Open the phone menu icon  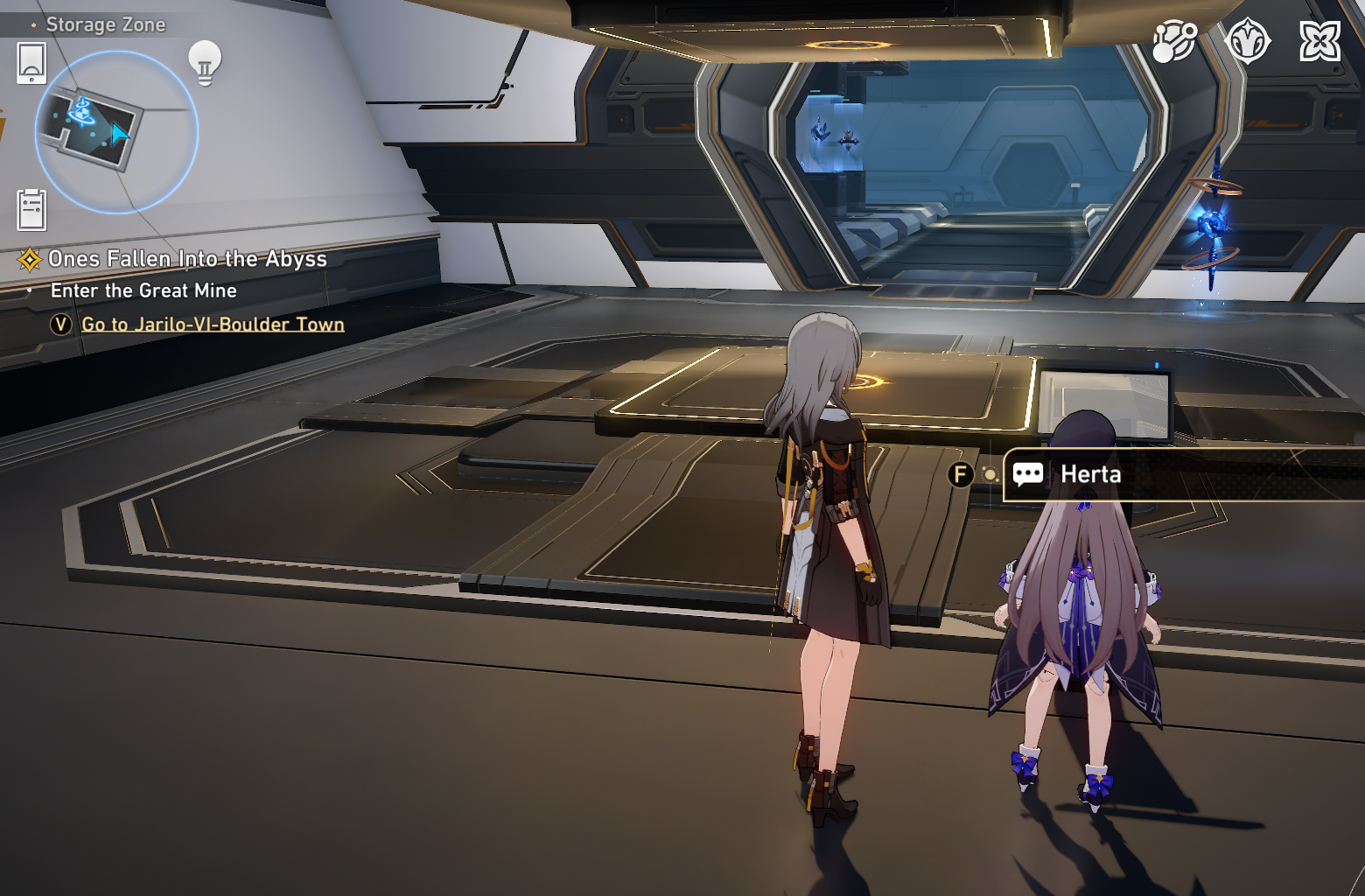32,65
